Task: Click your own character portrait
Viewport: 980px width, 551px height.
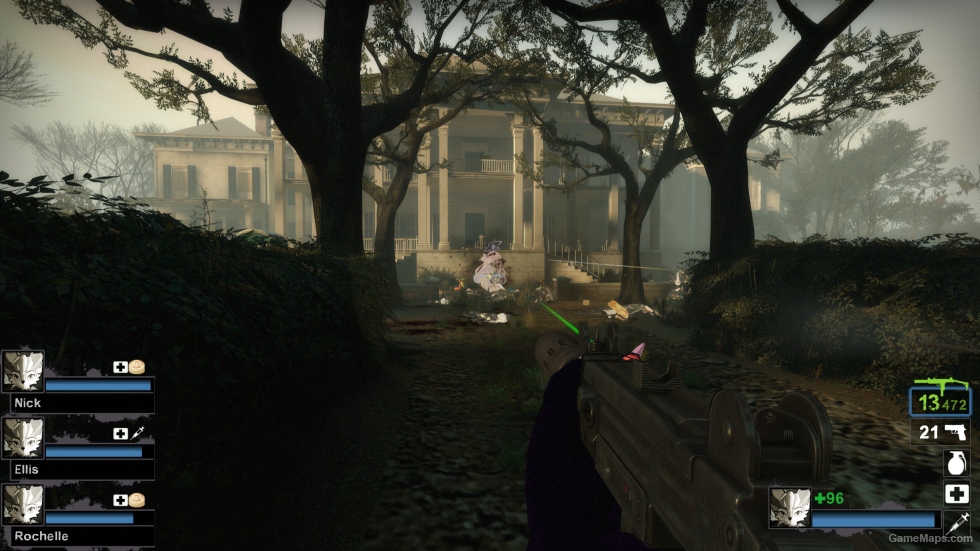Action: click(x=789, y=507)
